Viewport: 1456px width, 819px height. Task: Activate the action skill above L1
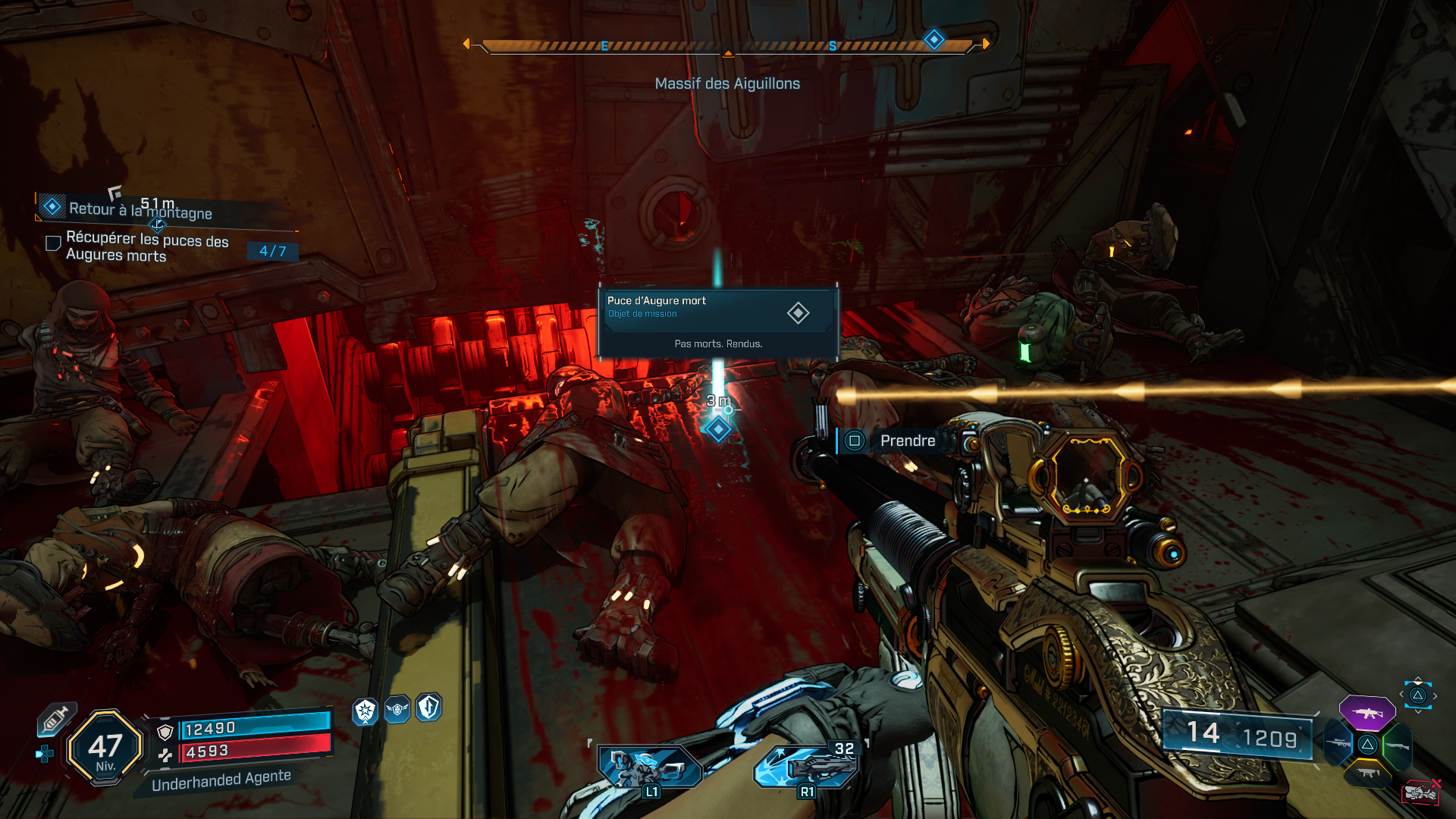tap(649, 766)
